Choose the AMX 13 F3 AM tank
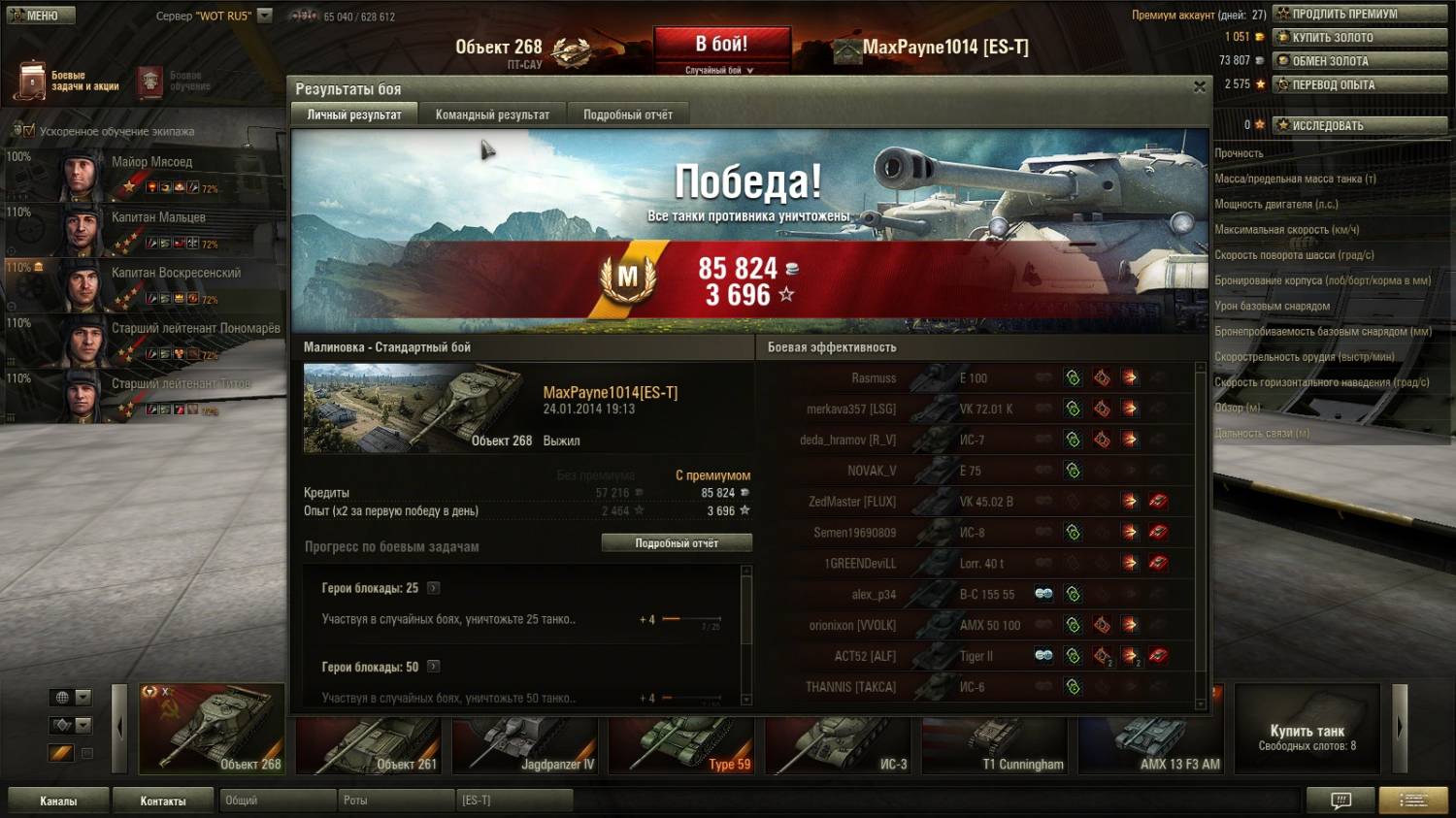 click(x=1152, y=746)
